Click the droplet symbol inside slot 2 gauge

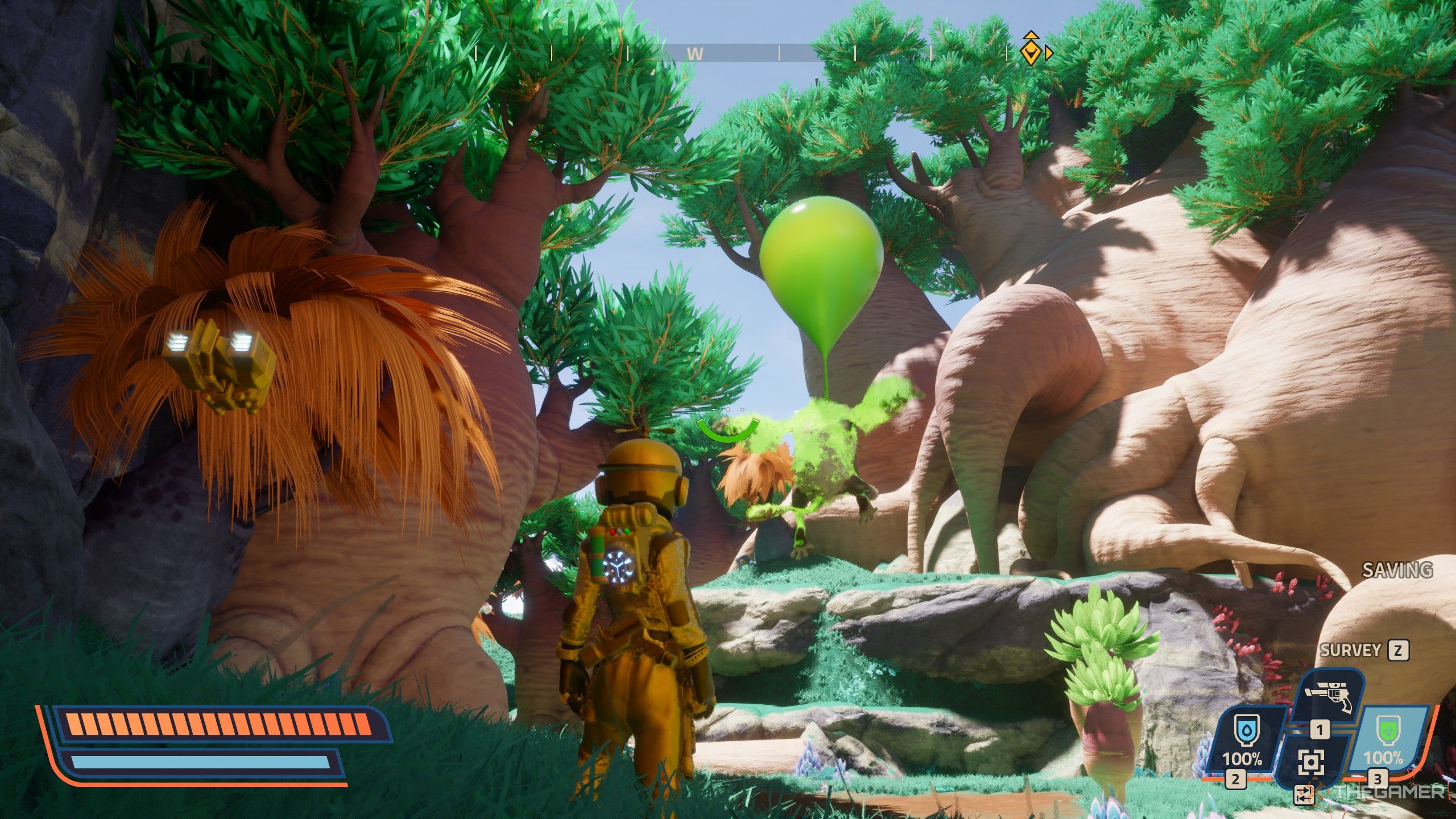point(1247,731)
